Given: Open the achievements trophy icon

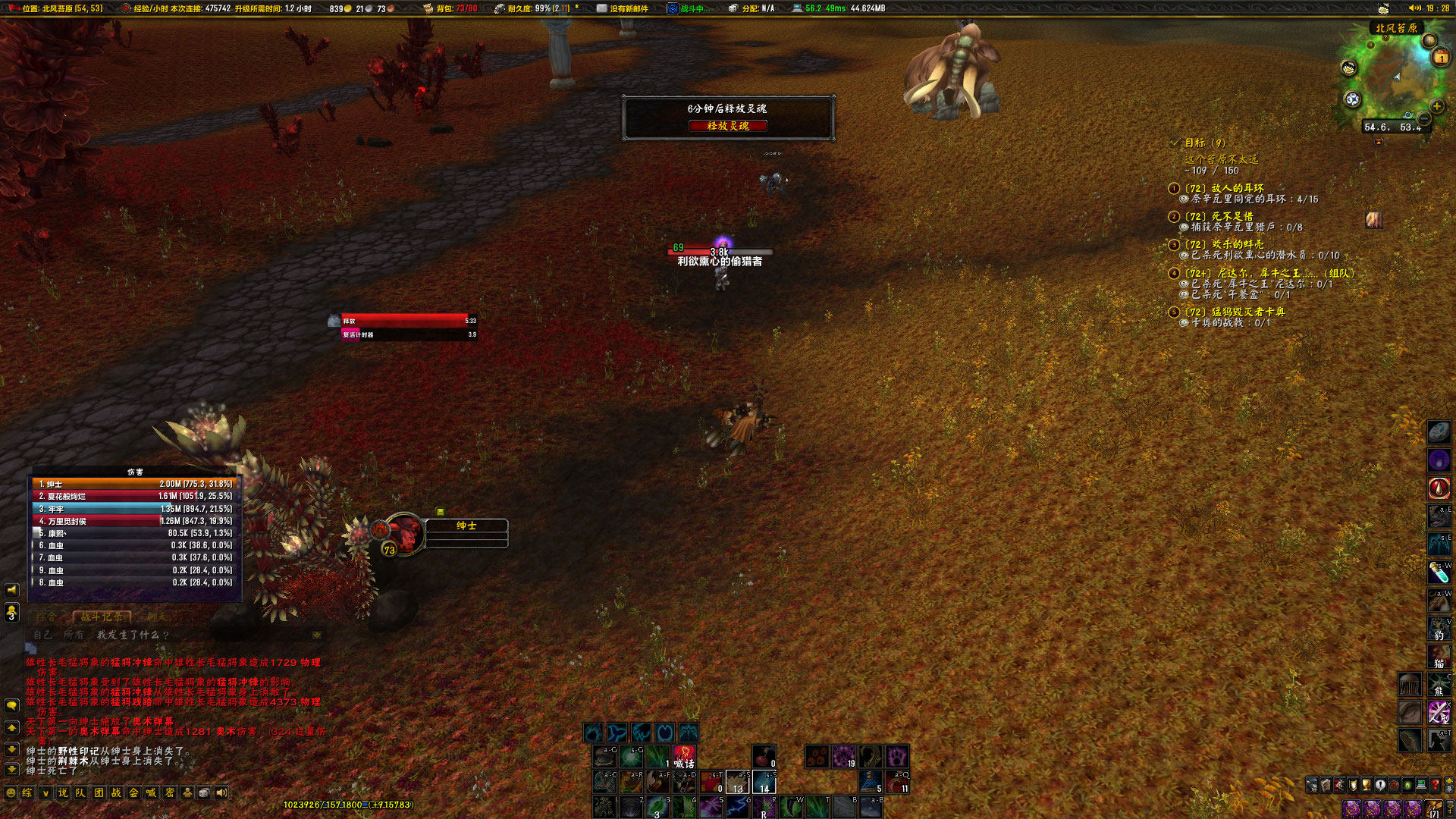Looking at the screenshot, I should click(x=1366, y=784).
